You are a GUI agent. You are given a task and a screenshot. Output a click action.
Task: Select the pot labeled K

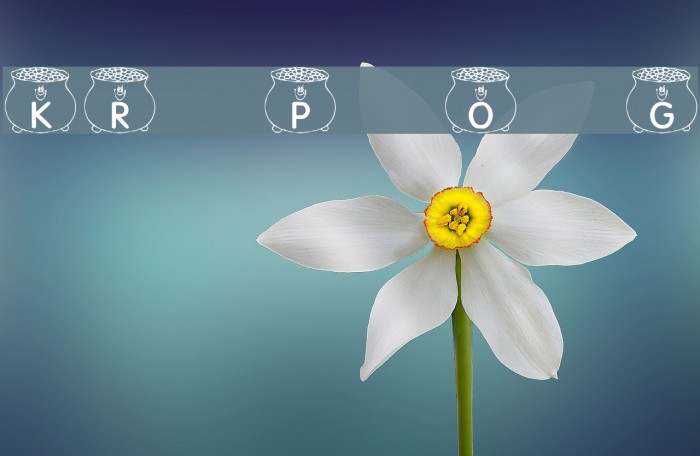tap(40, 101)
